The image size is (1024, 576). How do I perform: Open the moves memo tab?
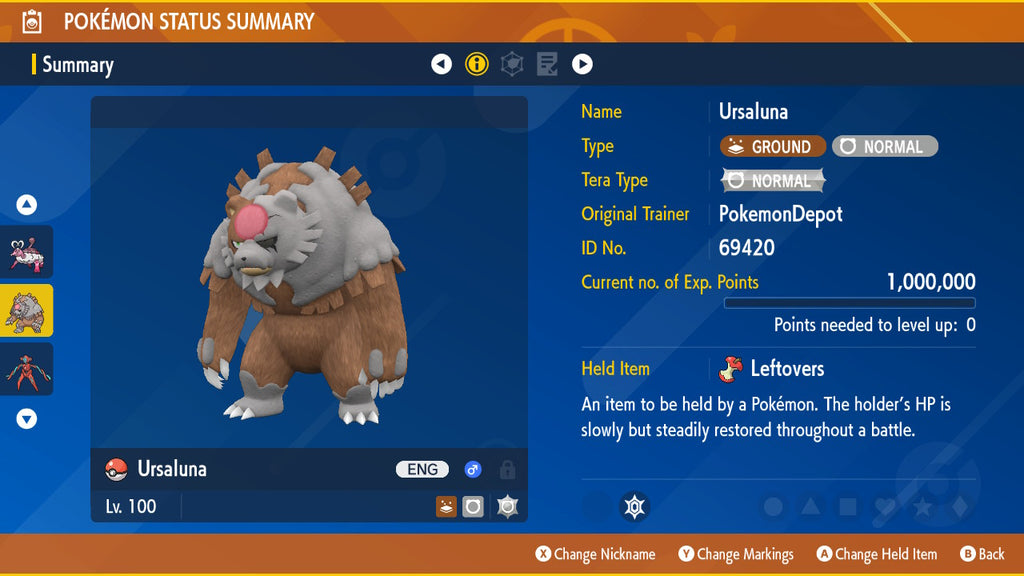tap(547, 65)
